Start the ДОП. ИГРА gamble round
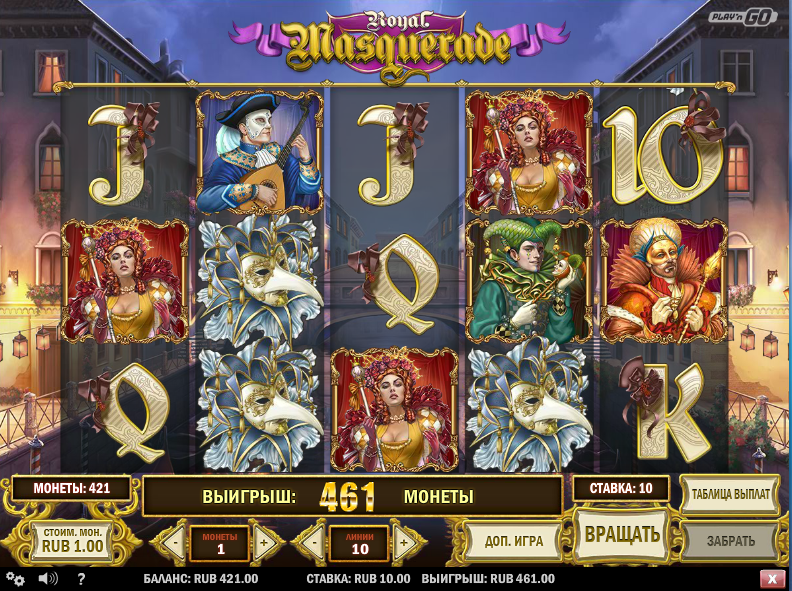This screenshot has width=792, height=591. point(514,541)
